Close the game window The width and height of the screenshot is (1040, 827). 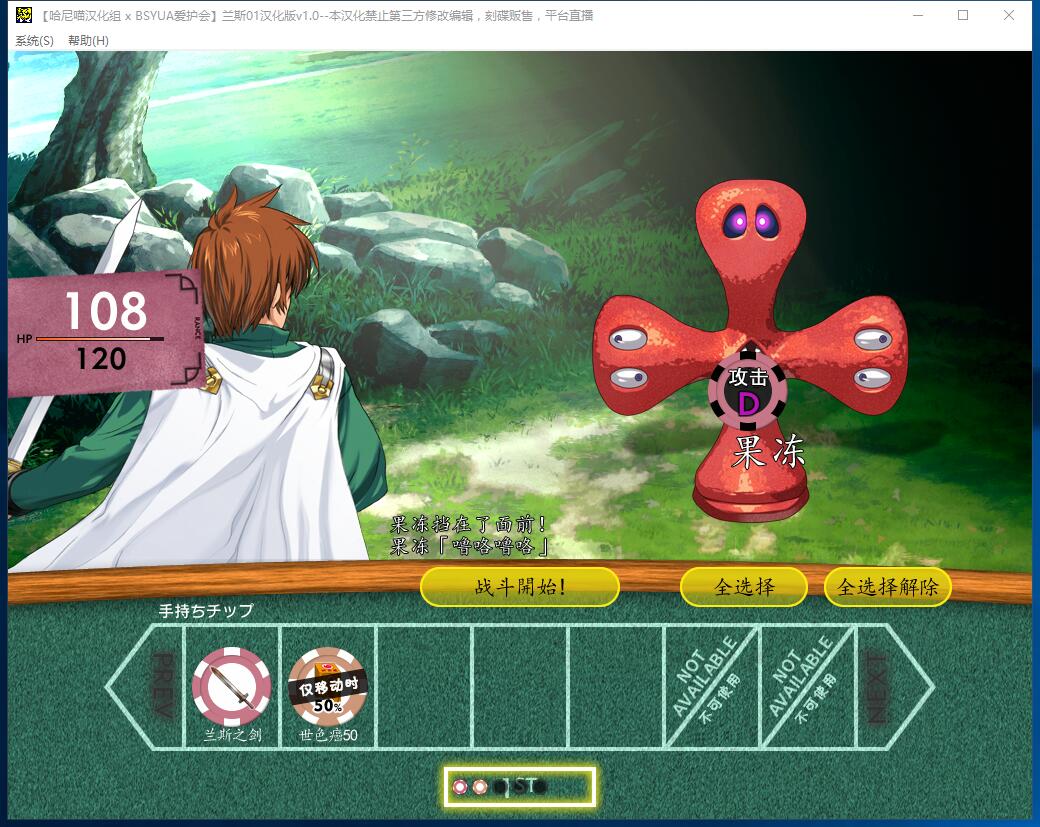1008,15
